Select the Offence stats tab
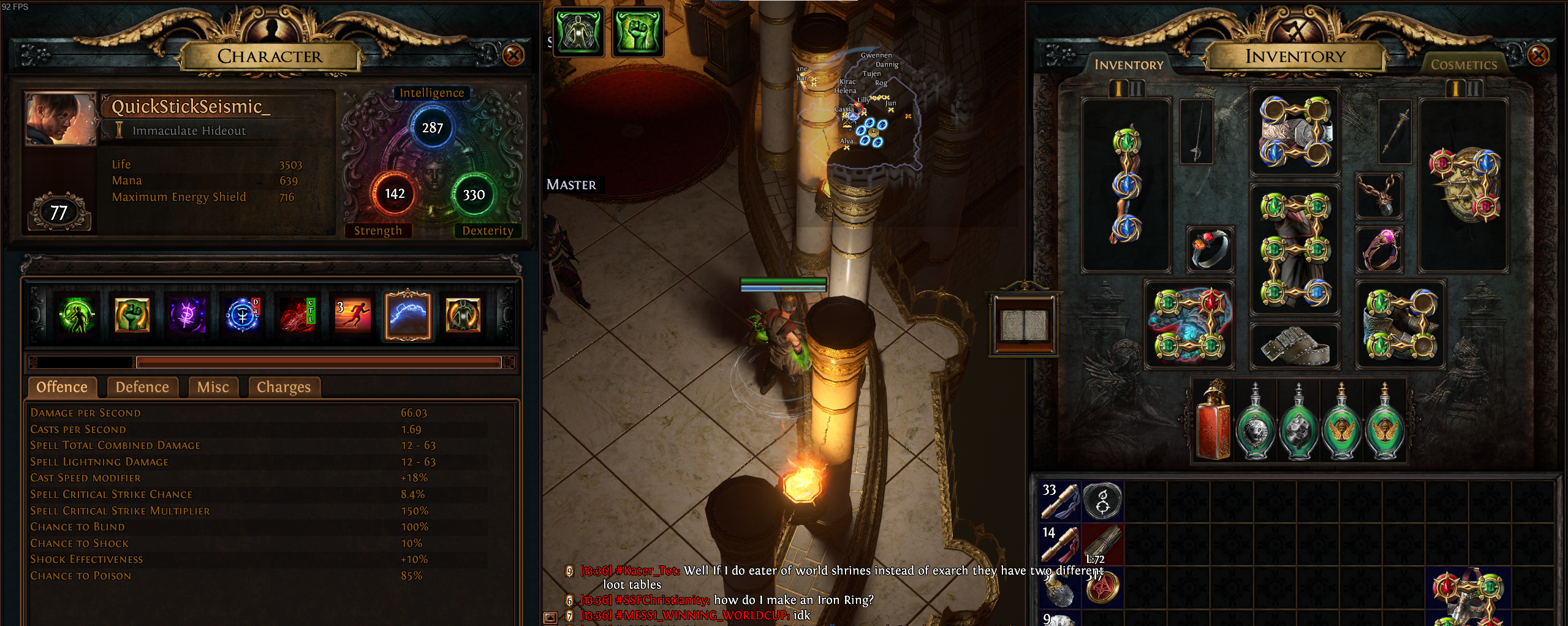The height and width of the screenshot is (626, 1568). [x=62, y=387]
